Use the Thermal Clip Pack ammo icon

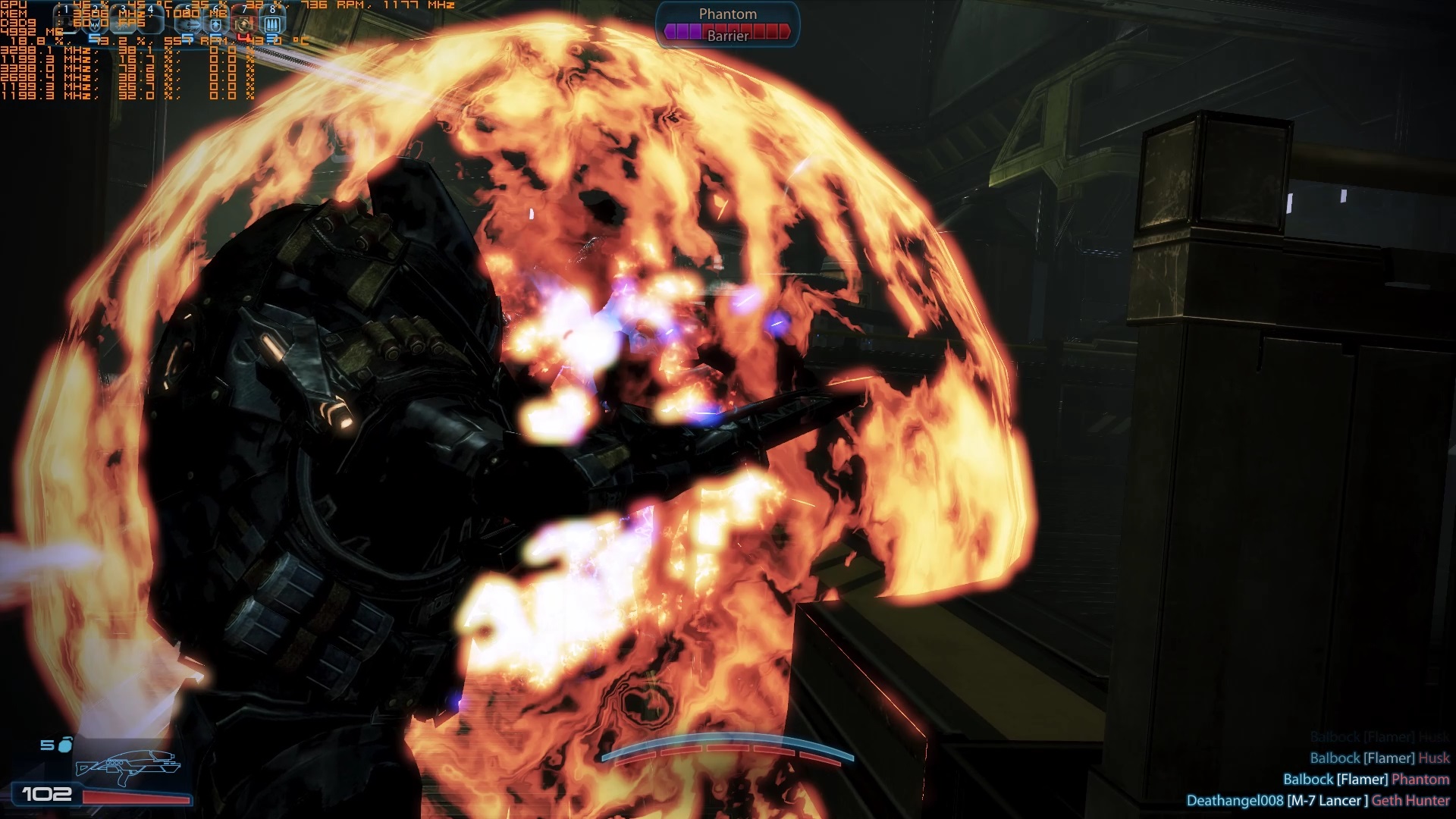click(x=272, y=23)
